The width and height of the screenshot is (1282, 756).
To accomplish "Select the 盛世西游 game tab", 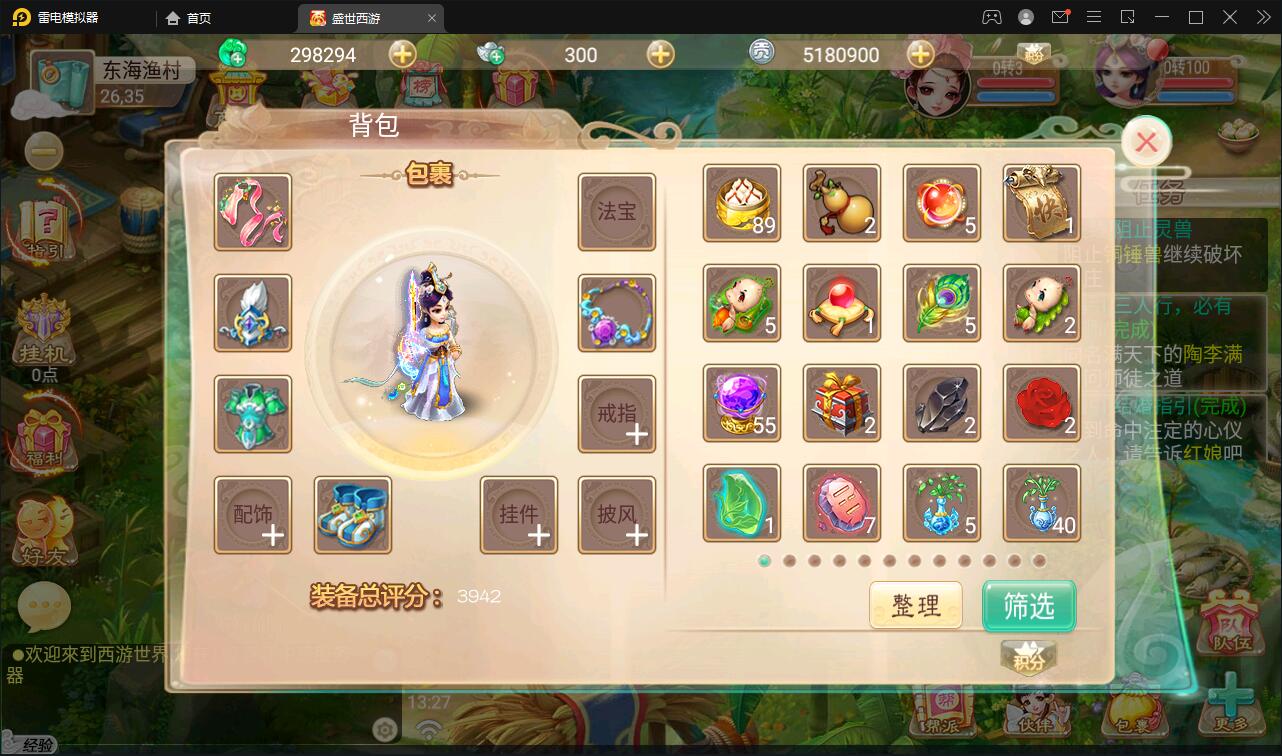I will pyautogui.click(x=355, y=17).
